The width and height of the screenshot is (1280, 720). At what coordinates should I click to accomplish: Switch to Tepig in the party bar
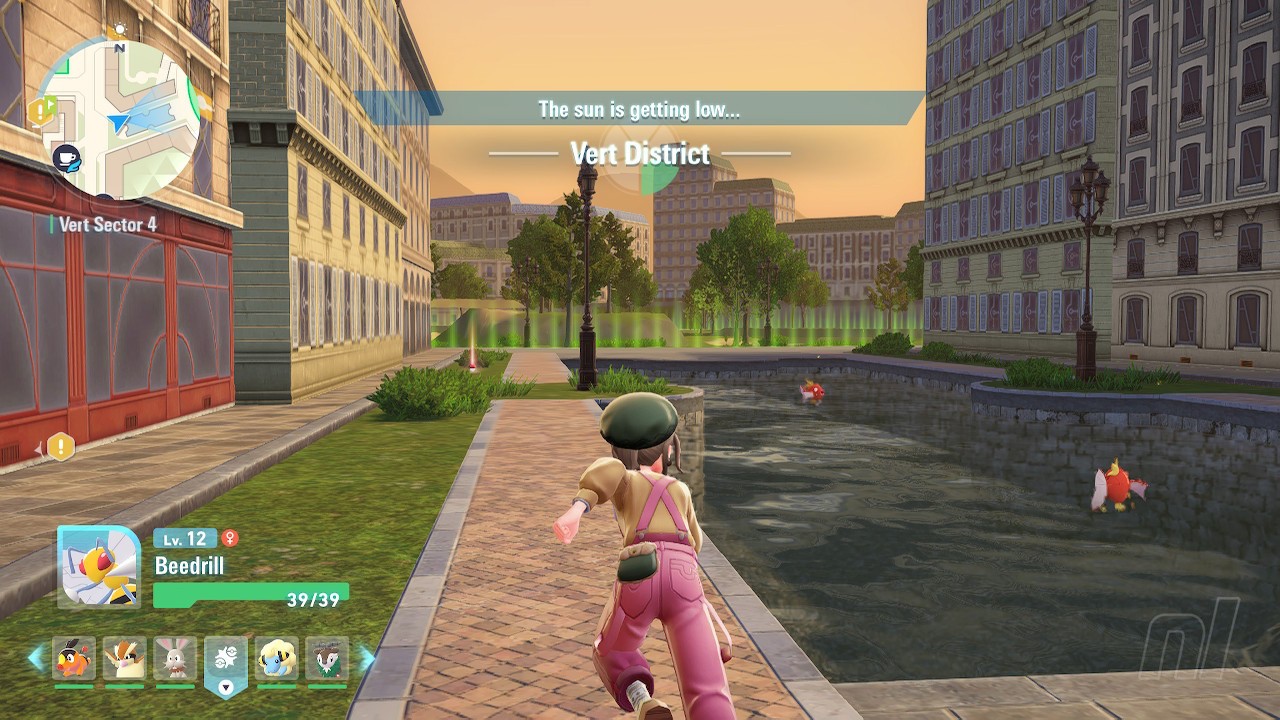point(74,659)
